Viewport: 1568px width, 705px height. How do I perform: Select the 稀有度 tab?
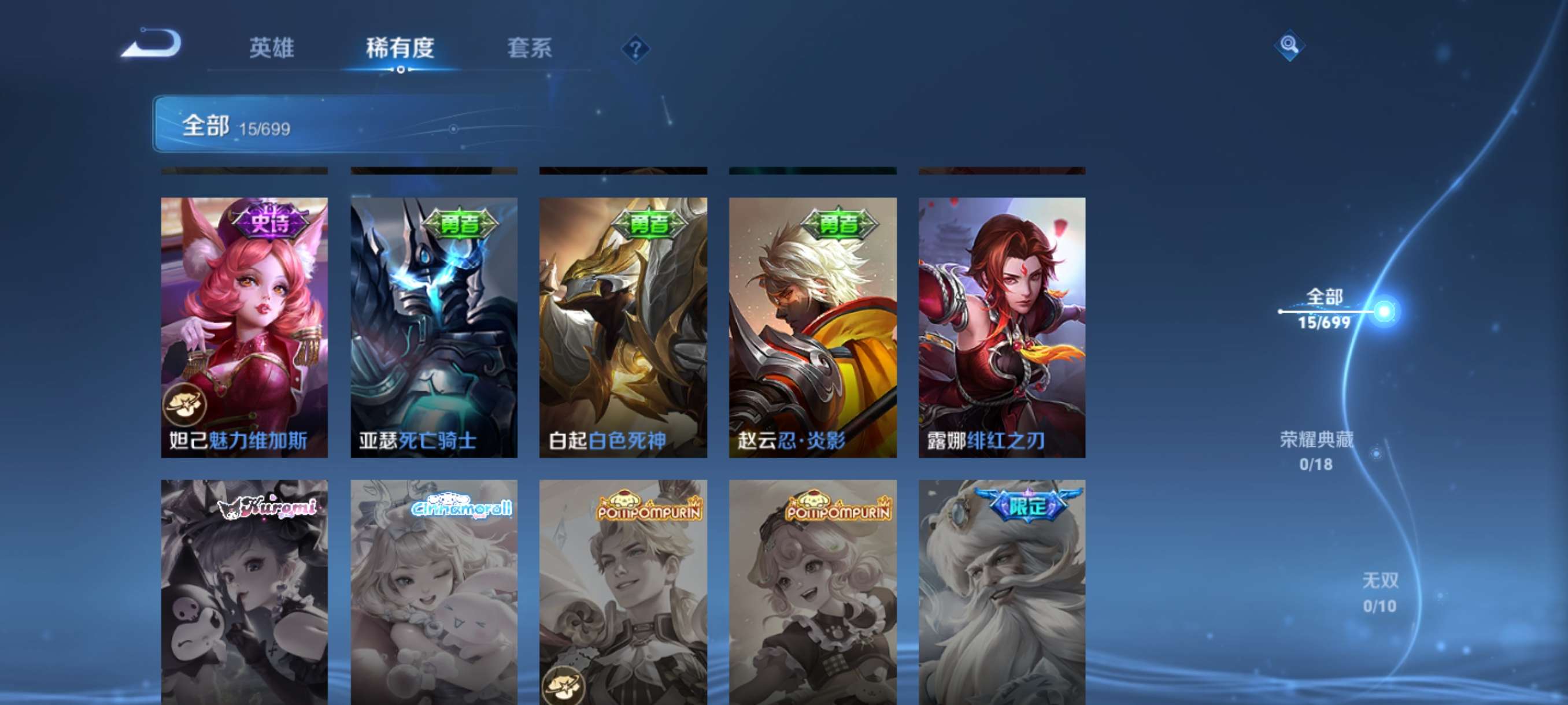pos(400,48)
